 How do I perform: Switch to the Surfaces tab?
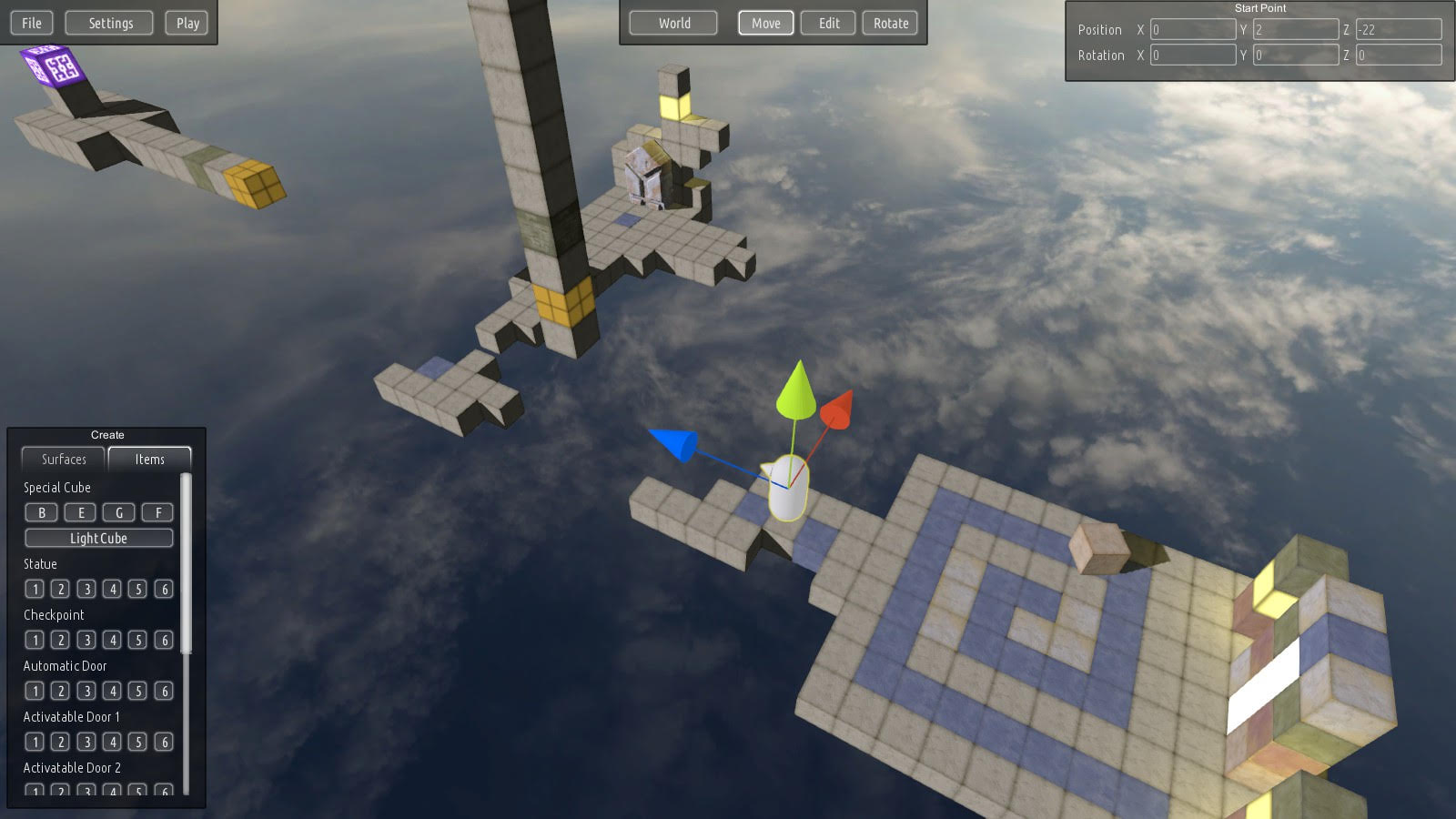click(62, 460)
